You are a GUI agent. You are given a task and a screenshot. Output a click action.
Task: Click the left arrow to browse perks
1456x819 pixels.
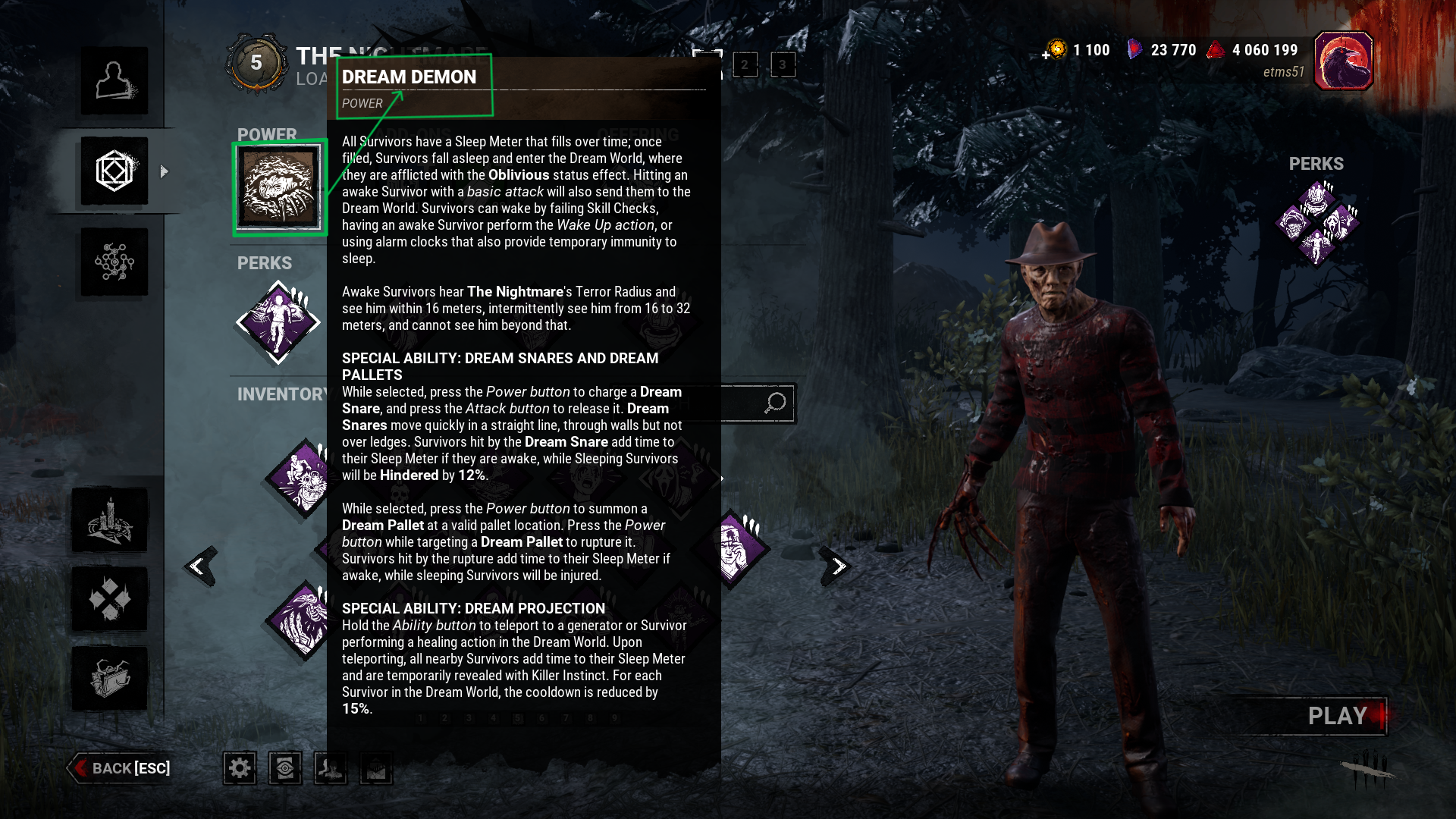tap(199, 566)
